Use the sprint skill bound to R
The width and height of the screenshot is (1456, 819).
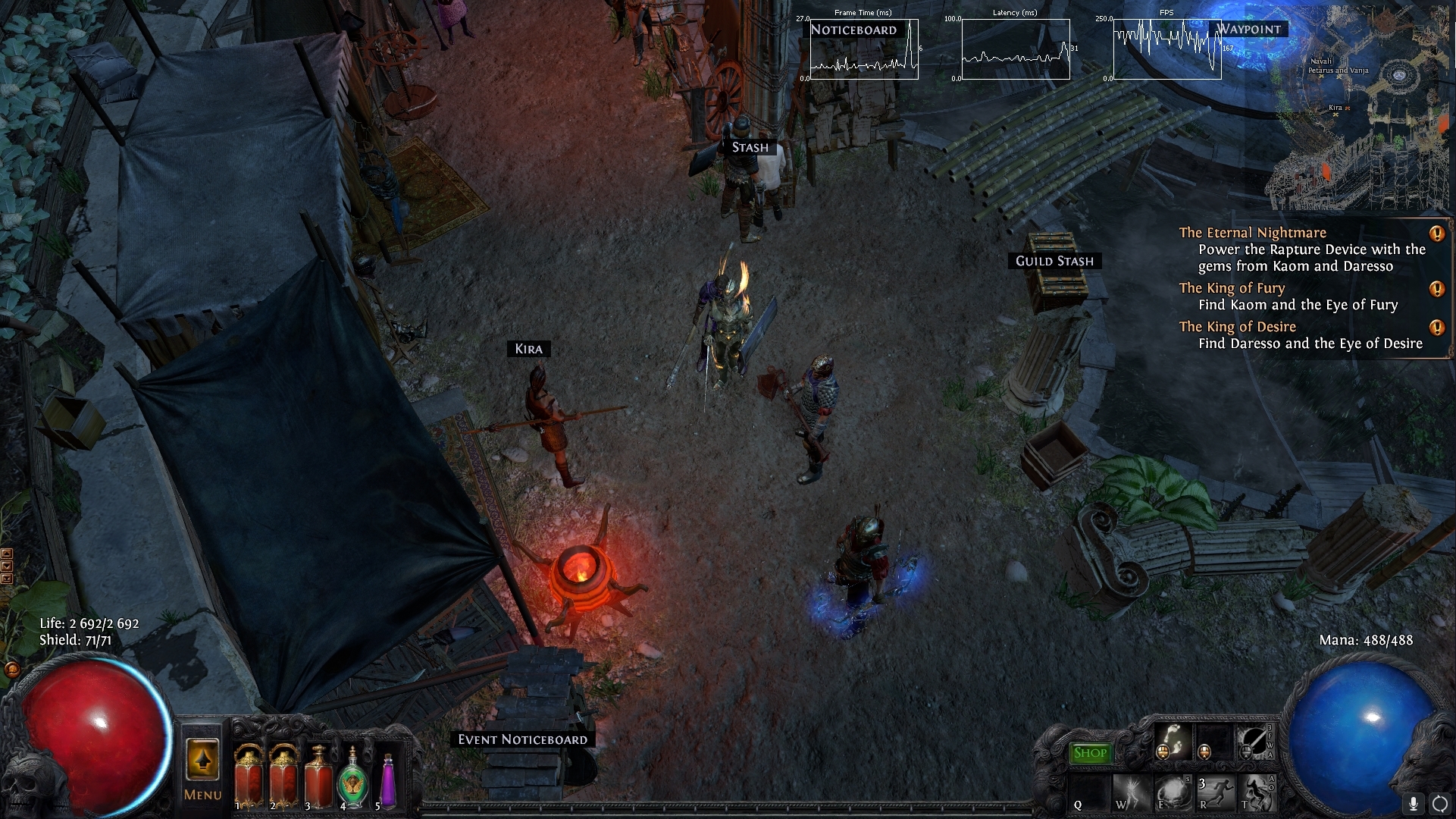pos(1215,792)
